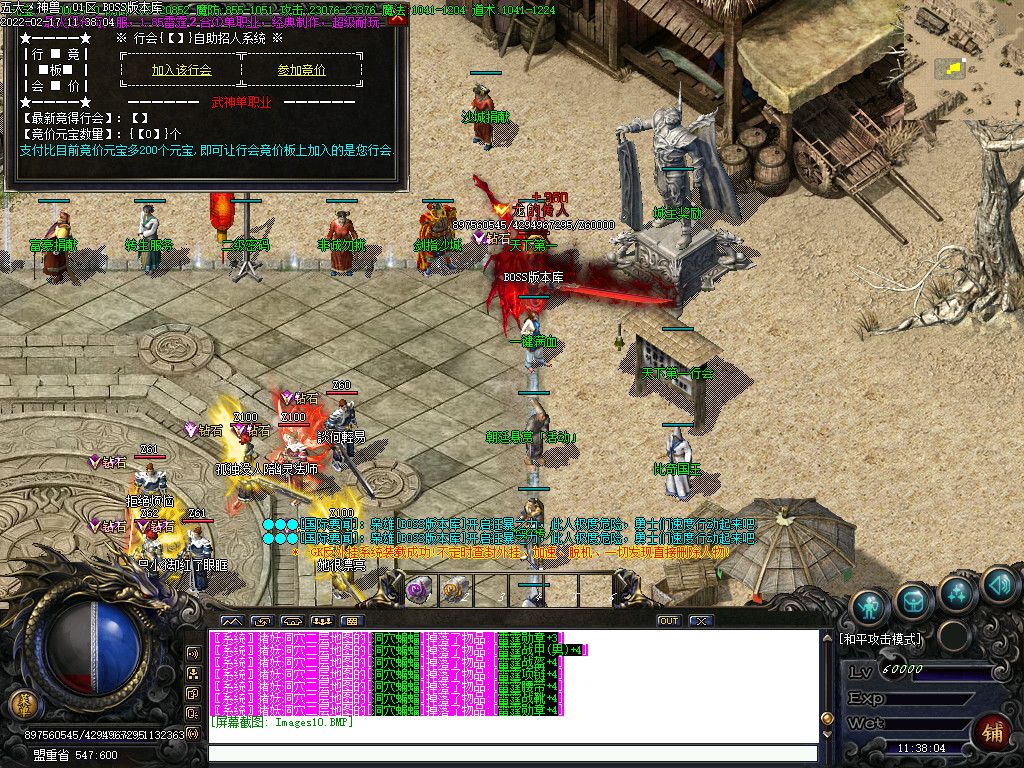
Task: Click the mountain icon above the chat
Action: click(x=231, y=621)
